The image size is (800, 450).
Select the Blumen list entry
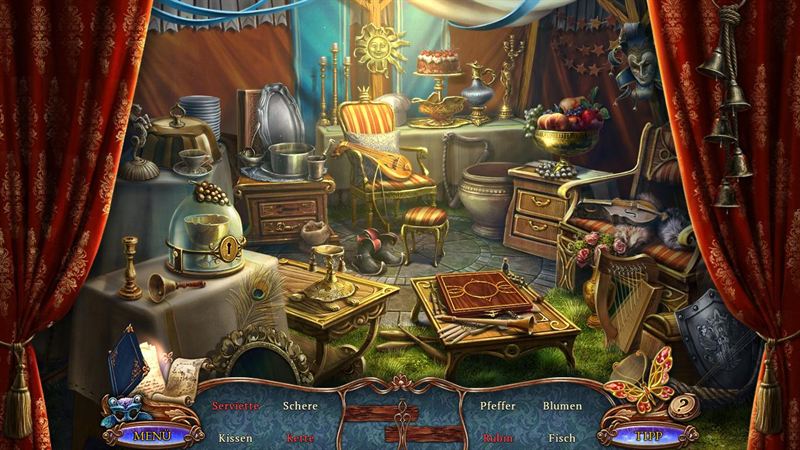tap(562, 406)
